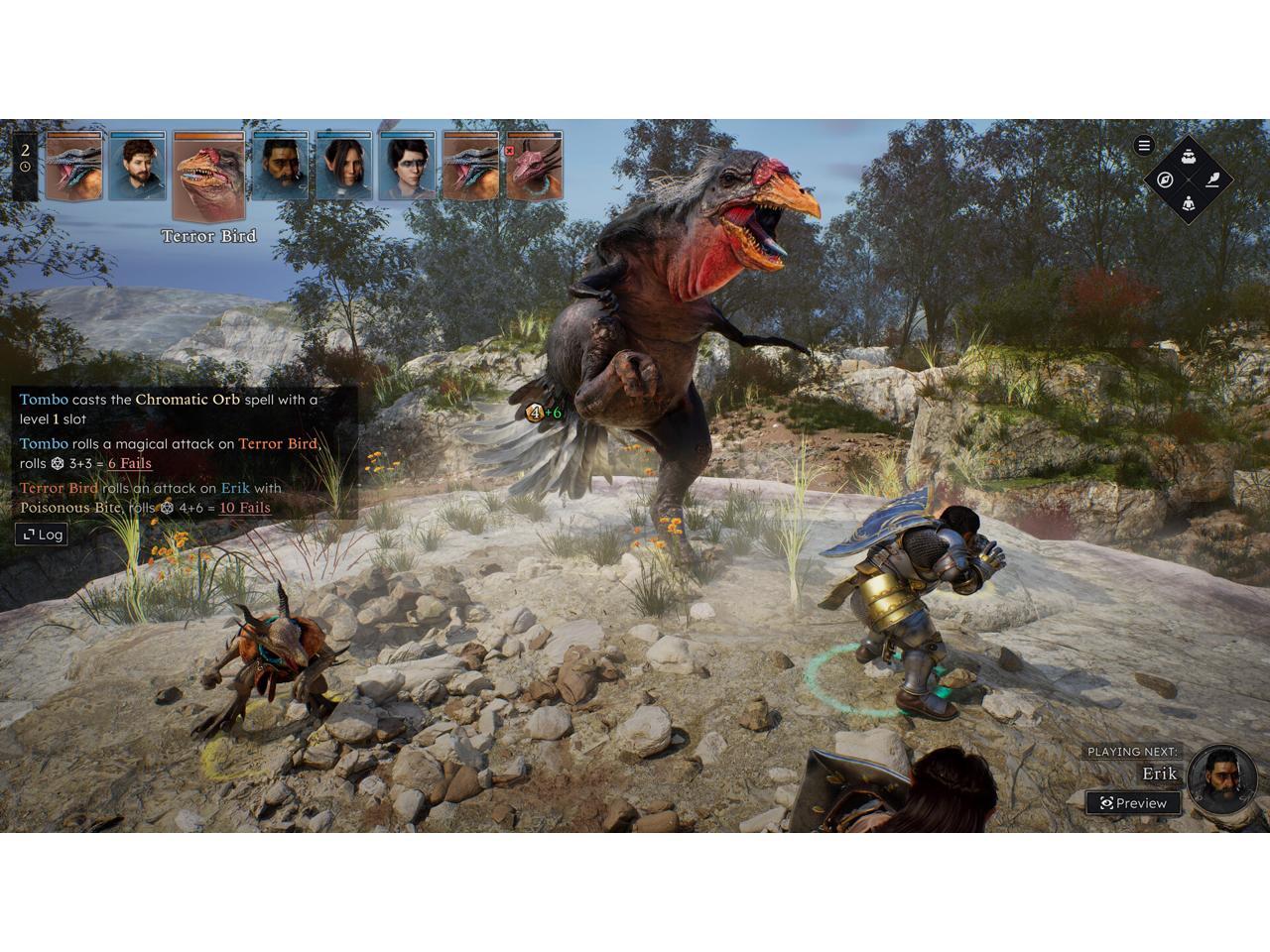Image resolution: width=1270 pixels, height=952 pixels.
Task: Open the "6 Fails" roll result link
Action: click(x=129, y=463)
